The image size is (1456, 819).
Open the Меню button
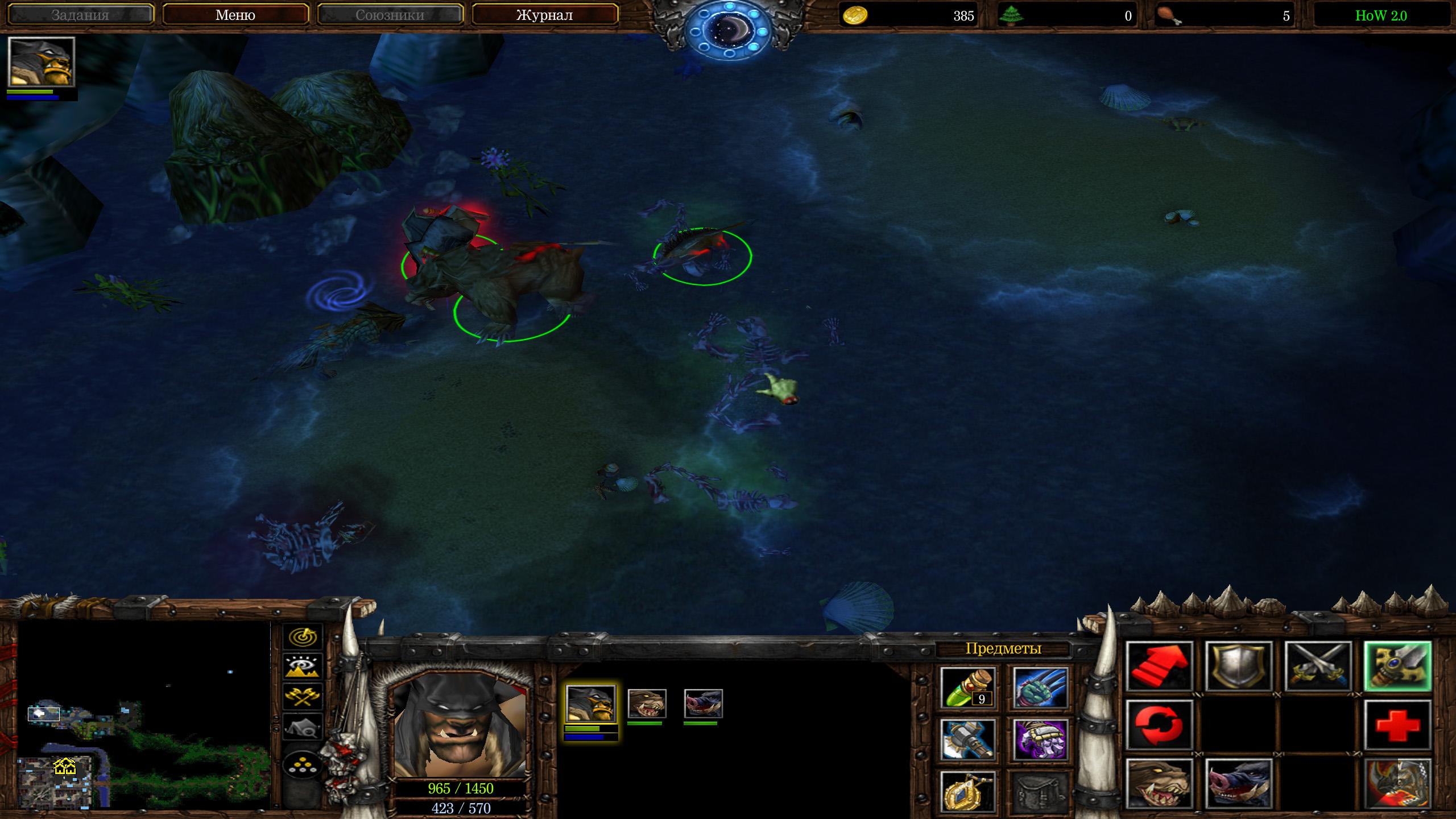pyautogui.click(x=235, y=15)
